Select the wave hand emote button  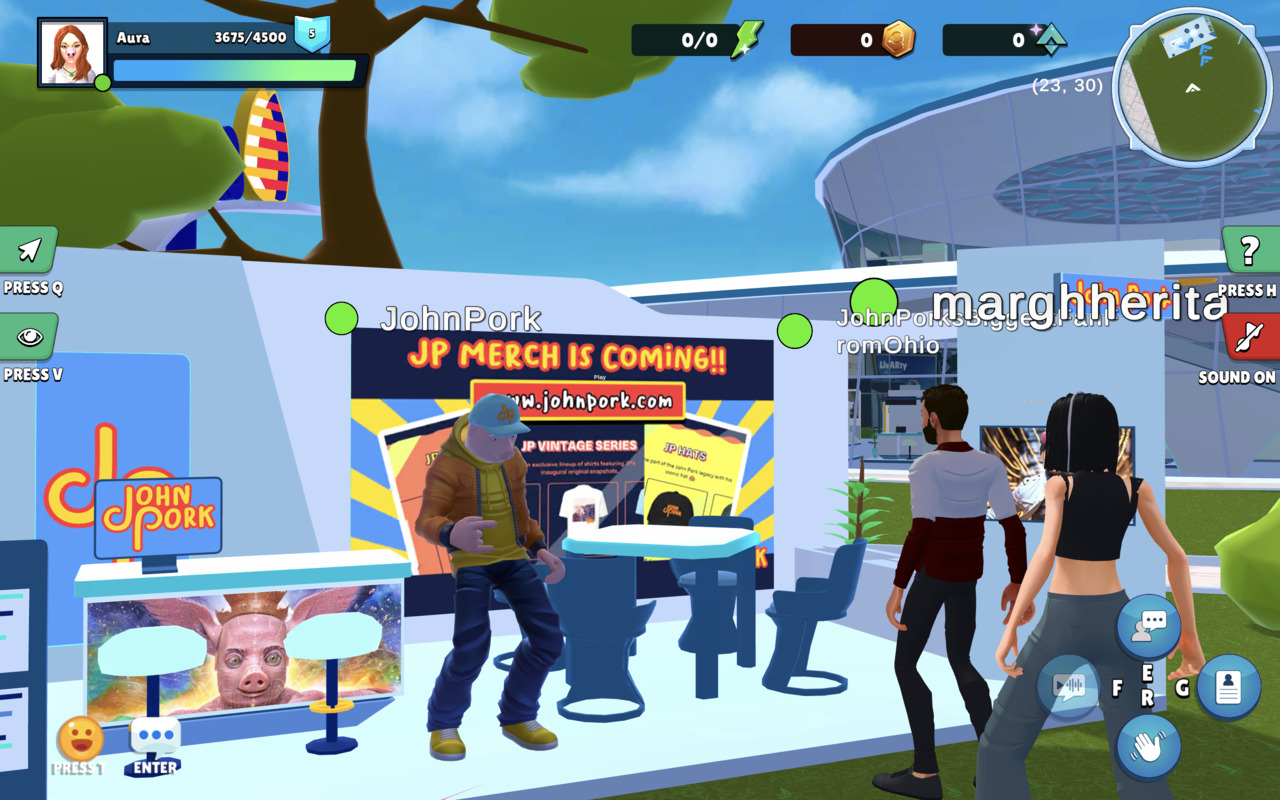pos(1148,746)
